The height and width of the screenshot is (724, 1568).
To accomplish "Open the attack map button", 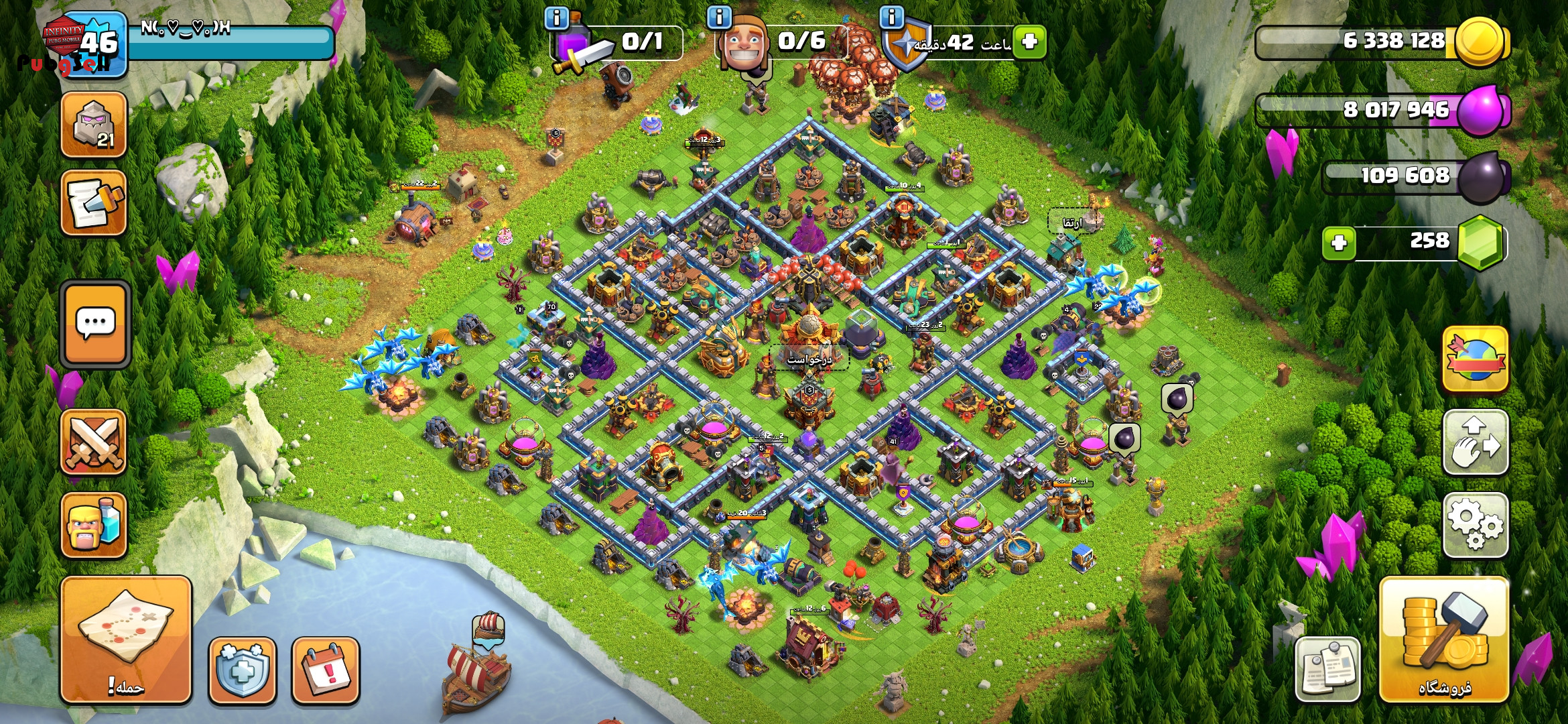I will point(126,639).
